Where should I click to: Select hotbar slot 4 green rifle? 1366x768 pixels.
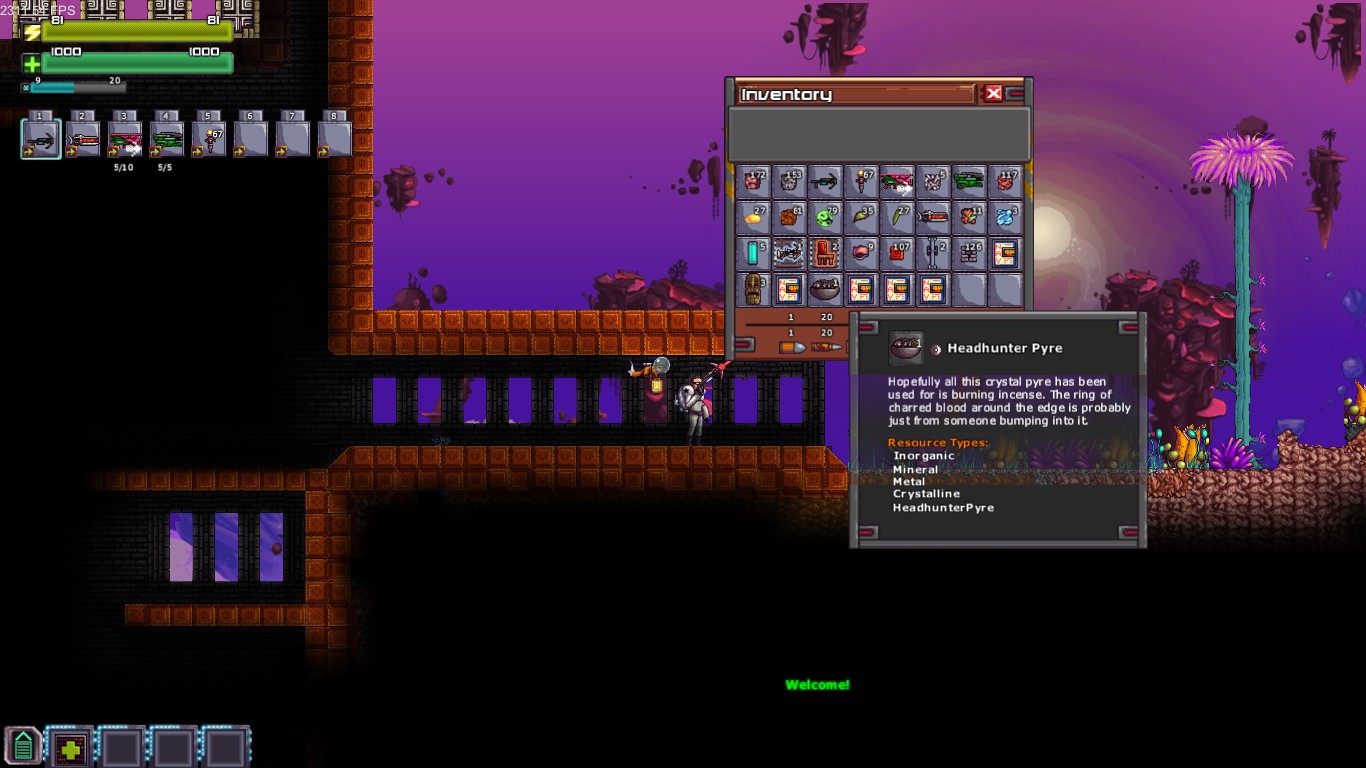[167, 139]
